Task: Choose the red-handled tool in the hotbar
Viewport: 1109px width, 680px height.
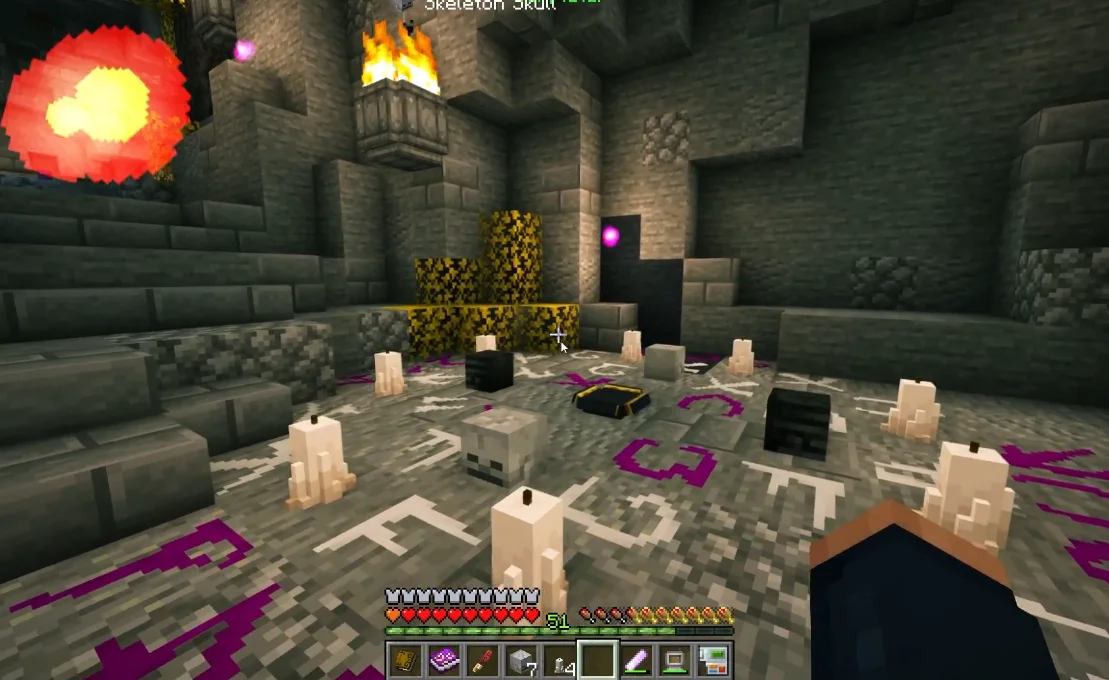Action: pos(482,660)
